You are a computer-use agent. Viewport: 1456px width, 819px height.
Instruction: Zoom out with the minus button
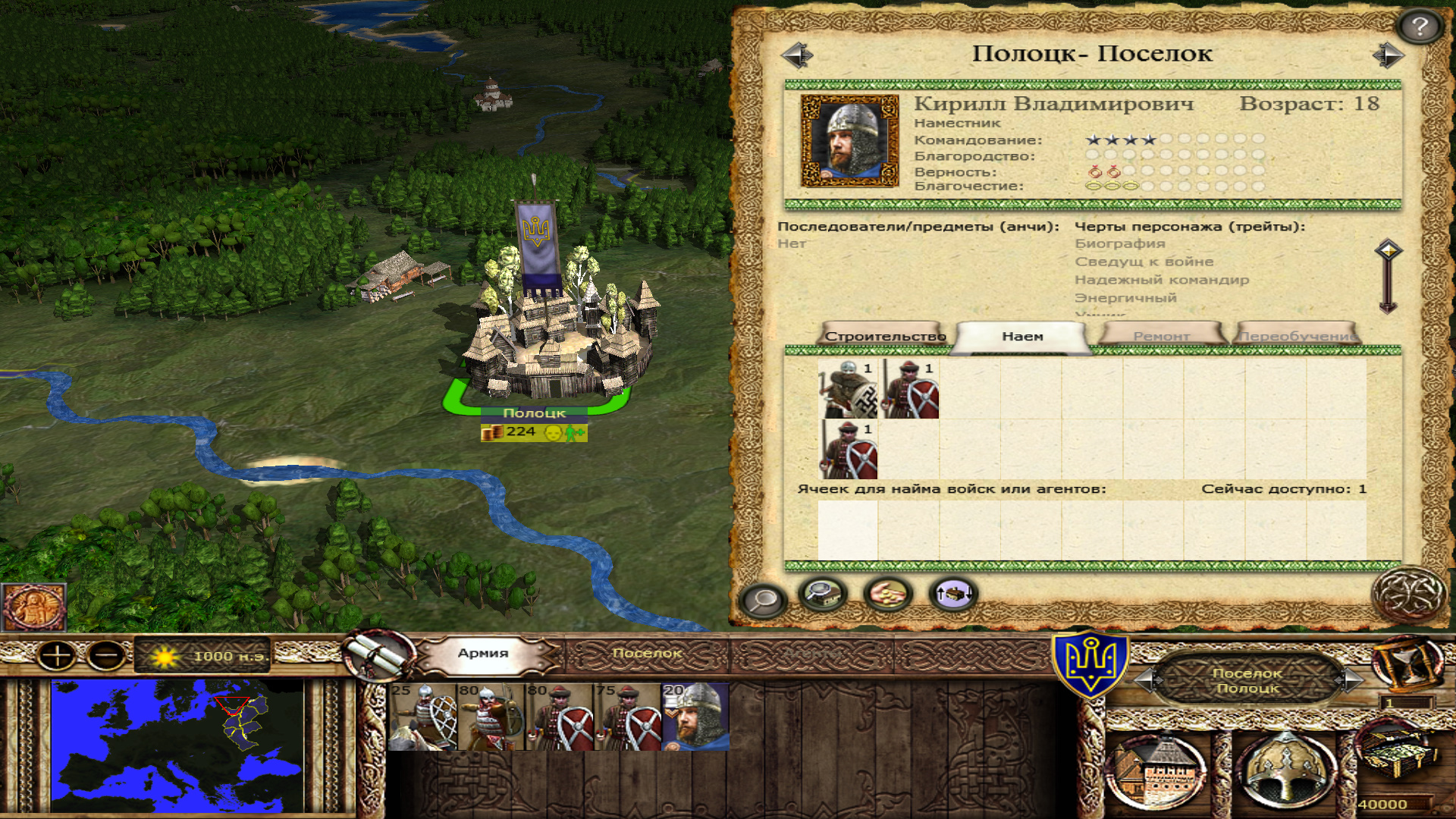tap(106, 655)
